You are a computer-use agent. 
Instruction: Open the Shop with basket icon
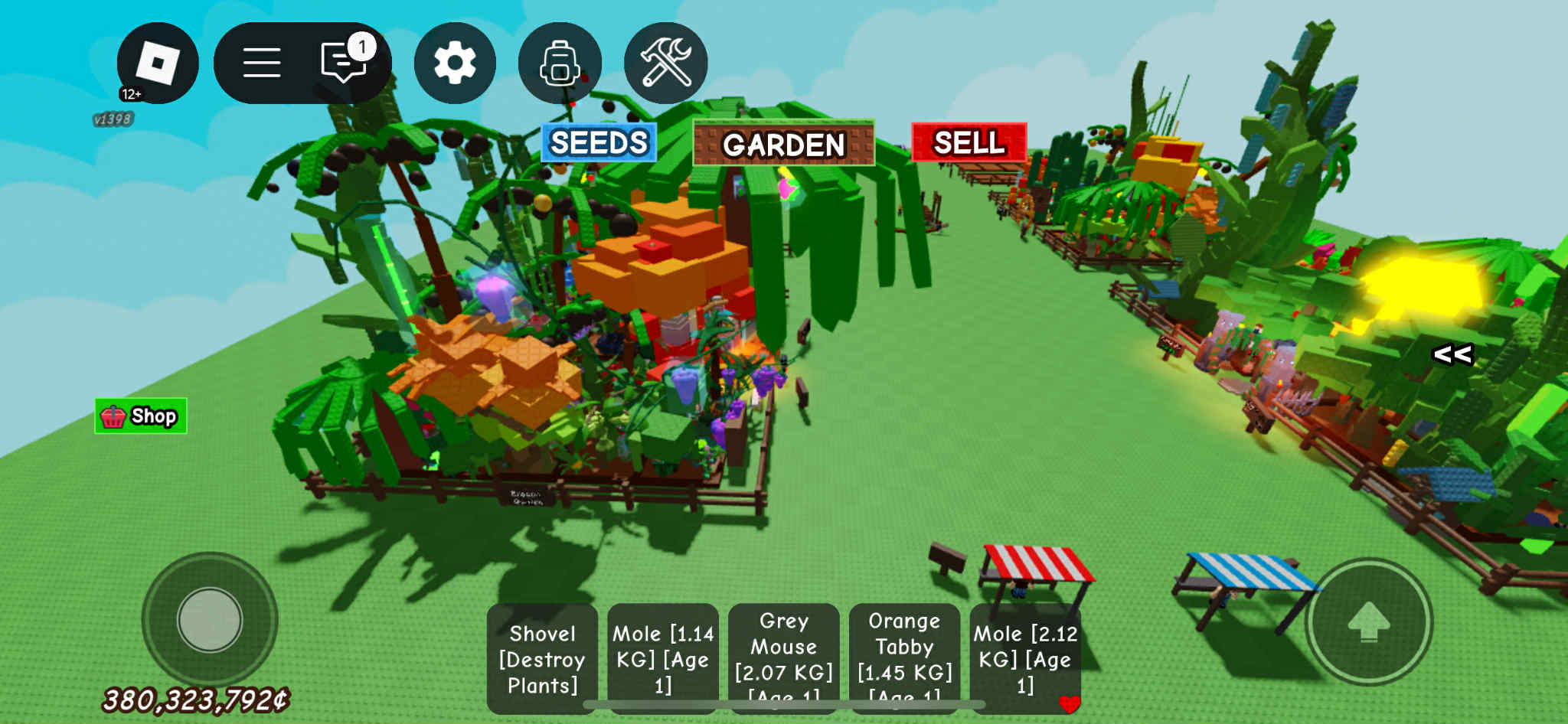pyautogui.click(x=141, y=416)
